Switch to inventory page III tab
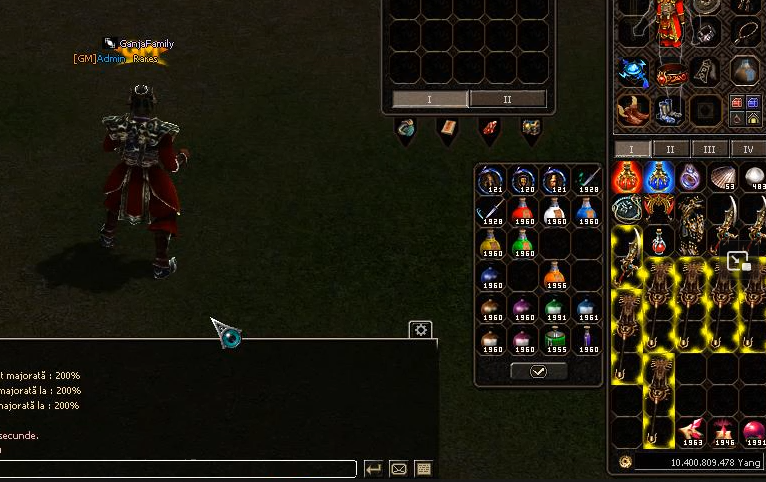766x482 pixels. (x=708, y=149)
